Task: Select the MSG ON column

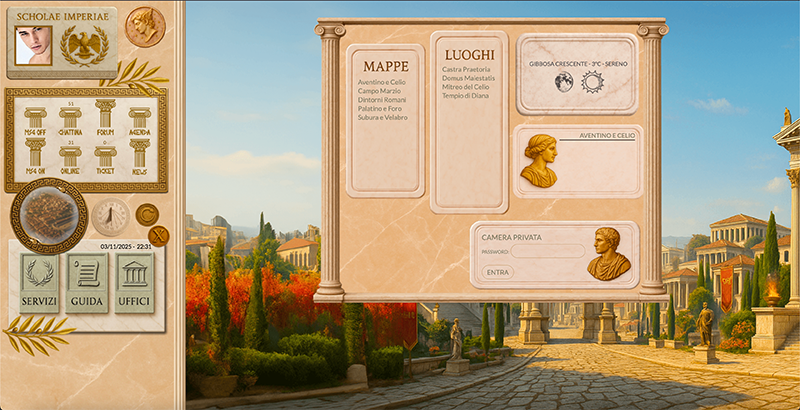Action: (x=36, y=155)
